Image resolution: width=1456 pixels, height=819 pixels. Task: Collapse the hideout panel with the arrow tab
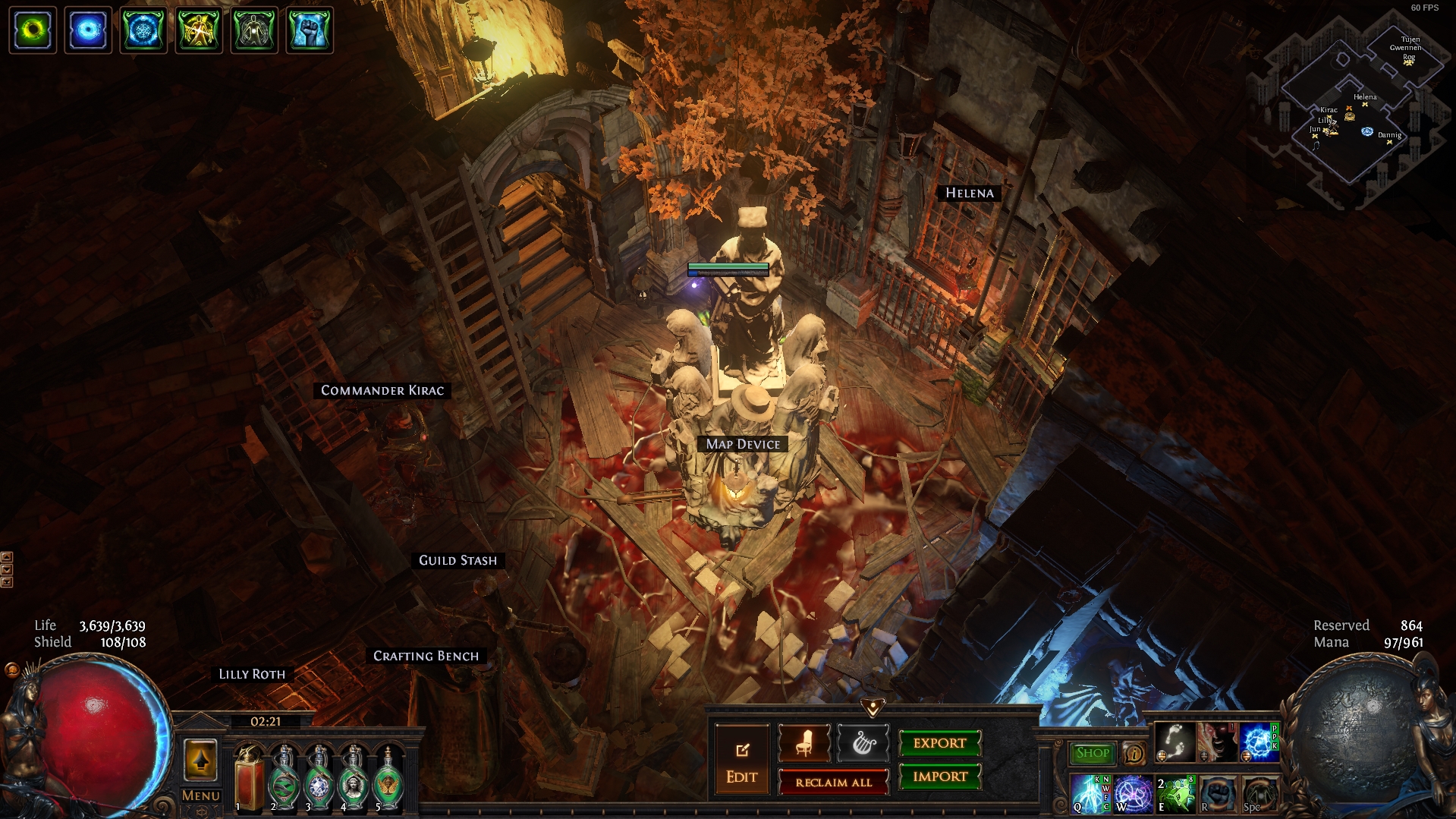pyautogui.click(x=873, y=708)
